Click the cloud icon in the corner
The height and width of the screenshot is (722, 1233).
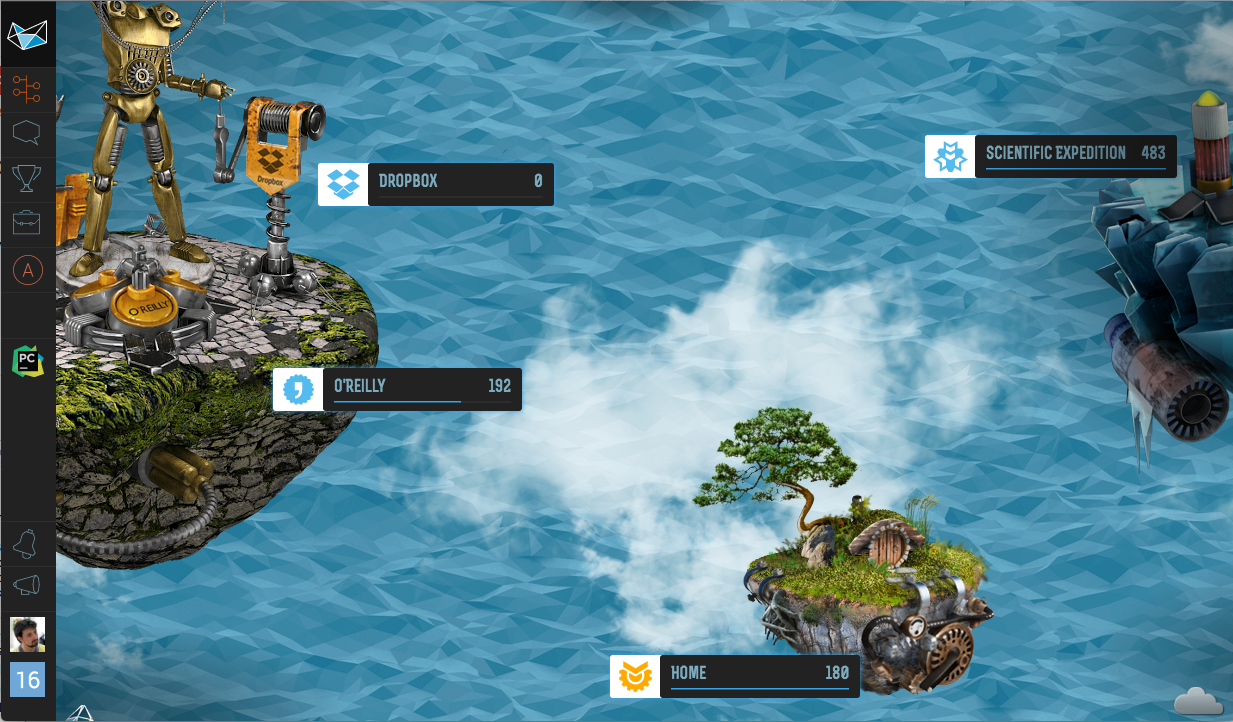pyautogui.click(x=1198, y=700)
